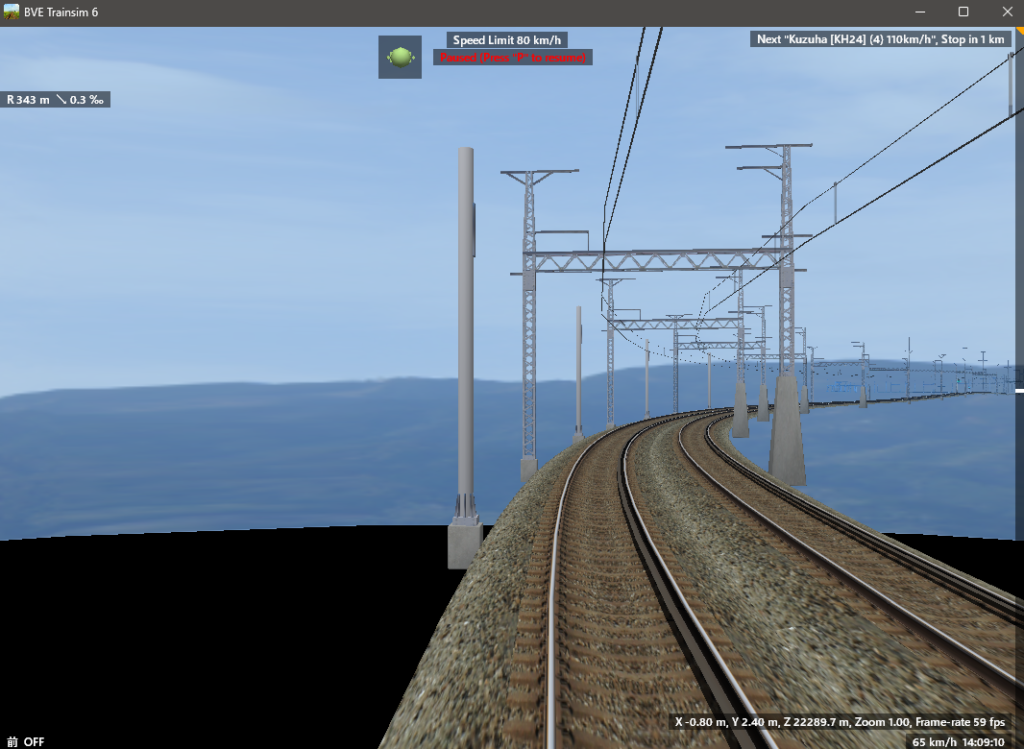
Task: Close the BVE Trainsim 6 window
Action: pyautogui.click(x=1006, y=12)
